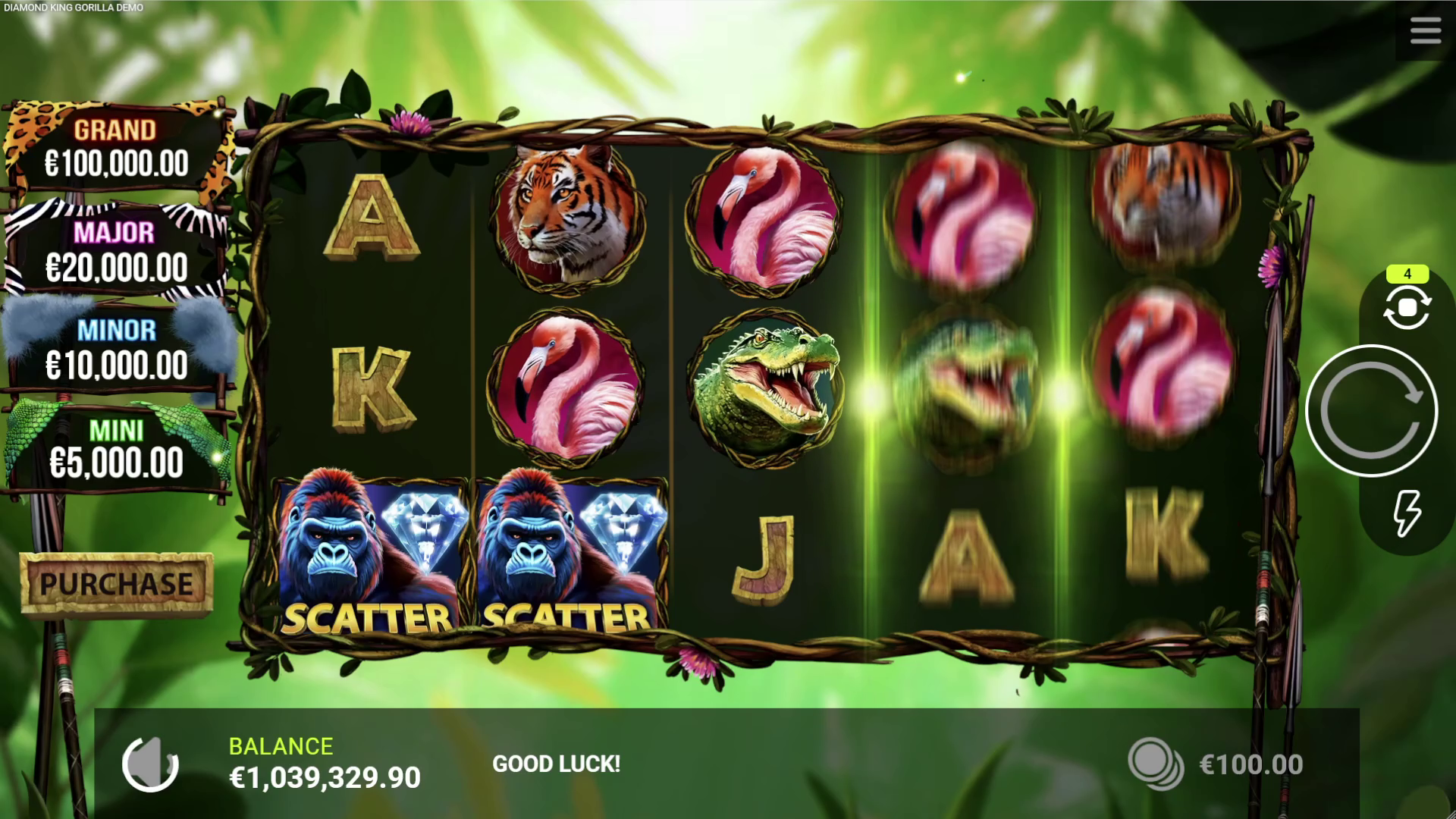Stop the autoplay counter button
The image size is (1456, 819).
(1407, 308)
